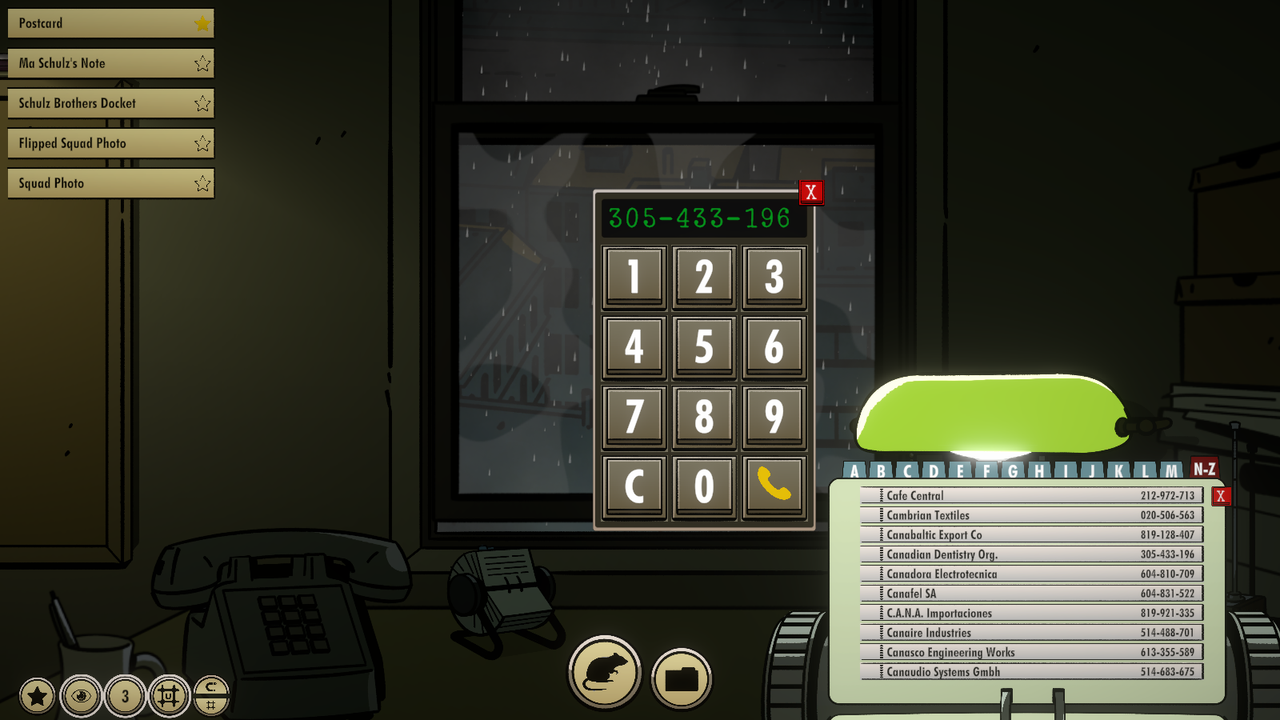
Task: Click the rat icon button
Action: point(604,673)
